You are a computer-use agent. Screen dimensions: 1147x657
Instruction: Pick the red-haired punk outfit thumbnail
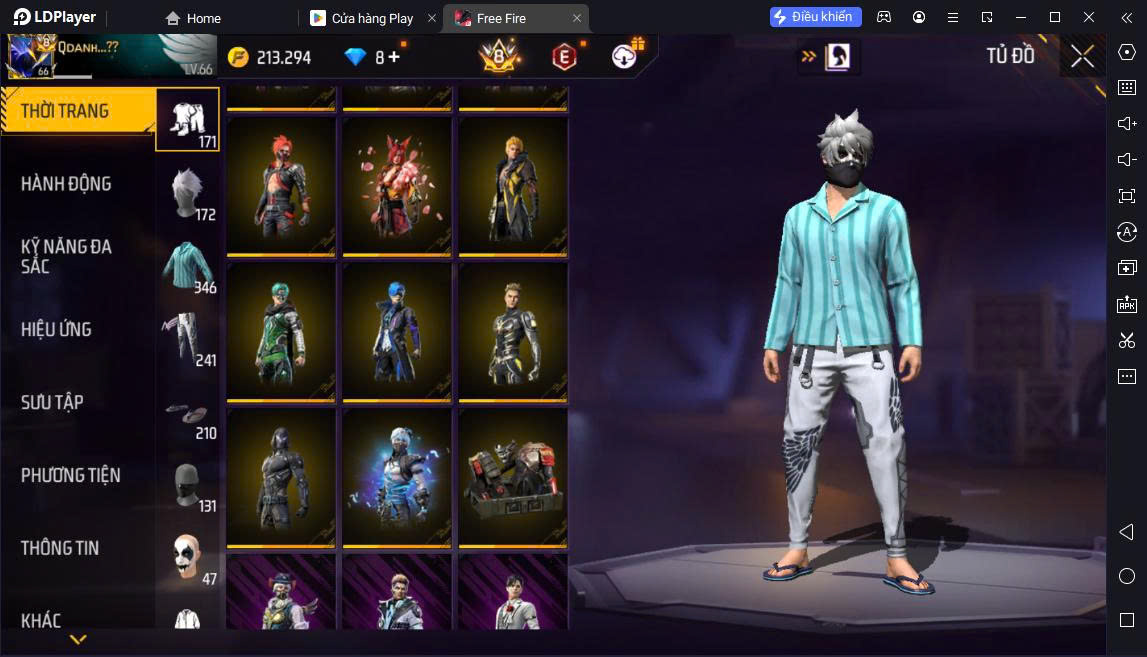click(x=281, y=185)
